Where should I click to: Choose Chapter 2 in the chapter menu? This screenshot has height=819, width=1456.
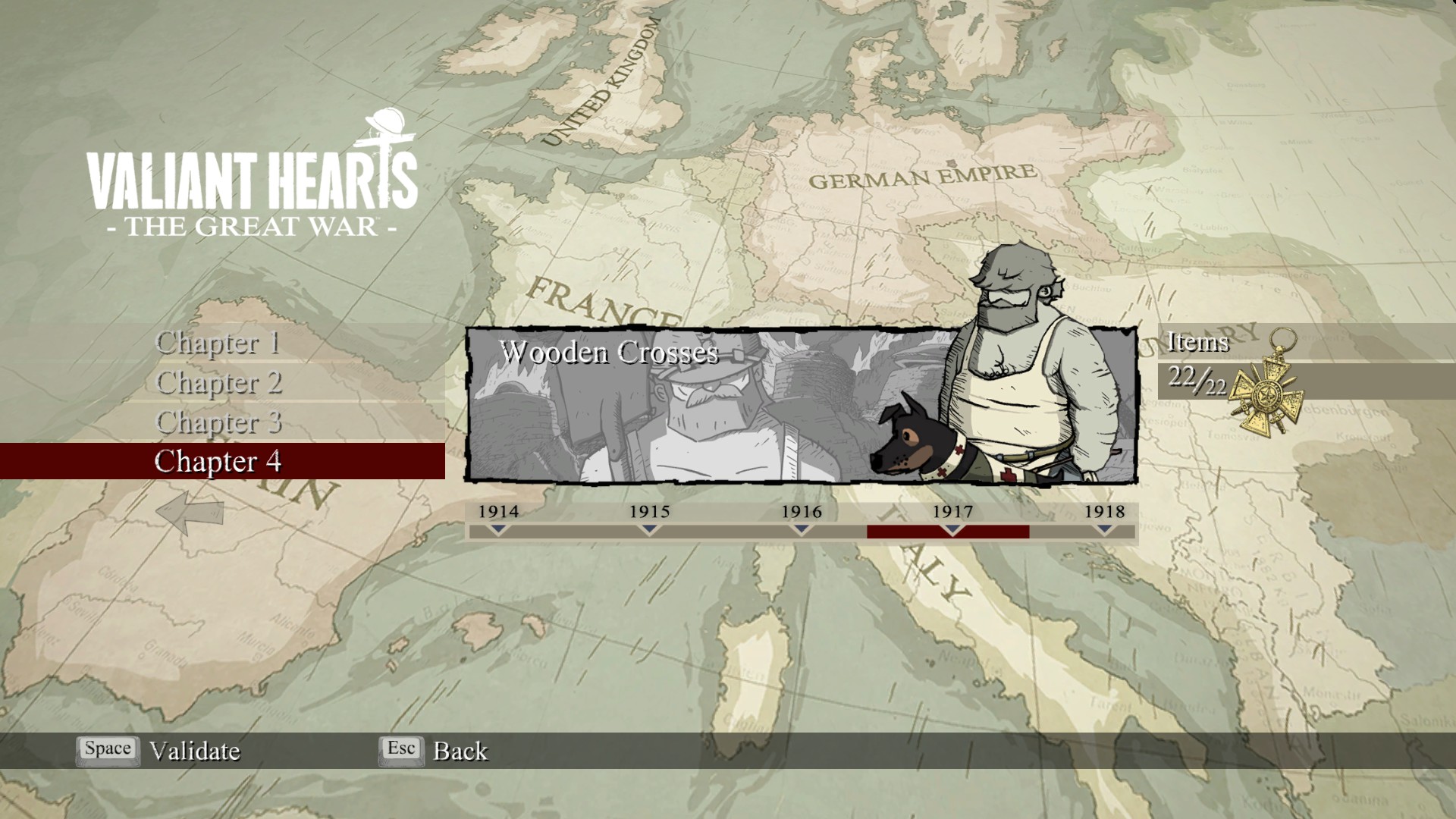point(219,382)
